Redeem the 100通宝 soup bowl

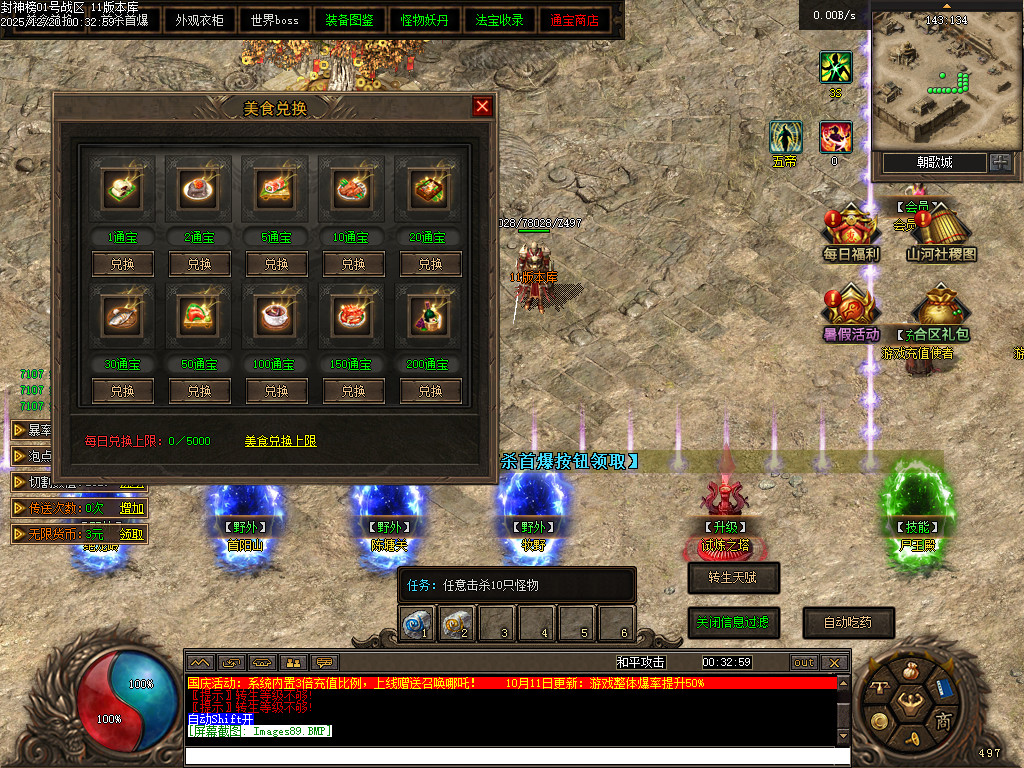276,391
